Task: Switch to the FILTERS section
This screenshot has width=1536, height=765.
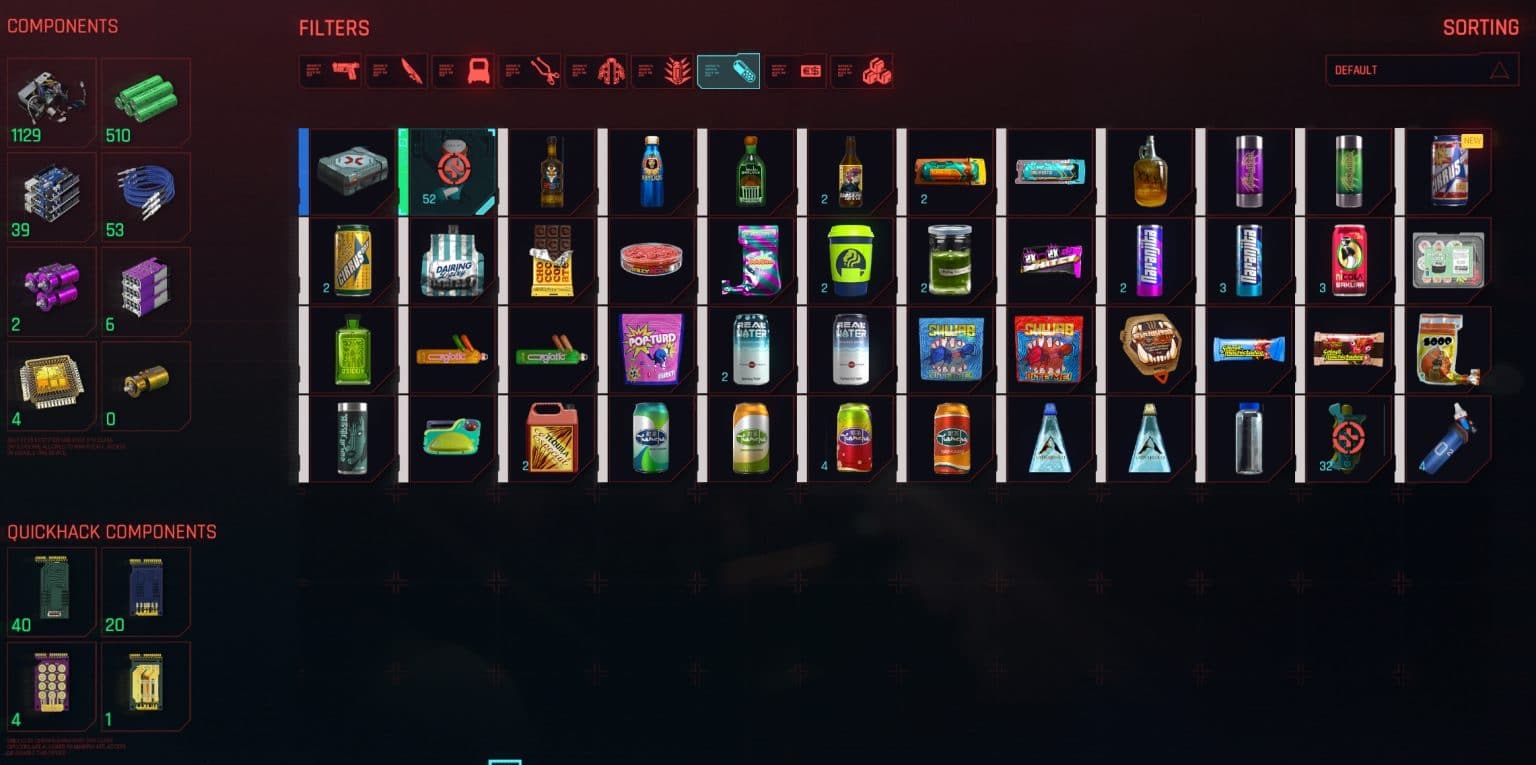Action: coord(334,27)
